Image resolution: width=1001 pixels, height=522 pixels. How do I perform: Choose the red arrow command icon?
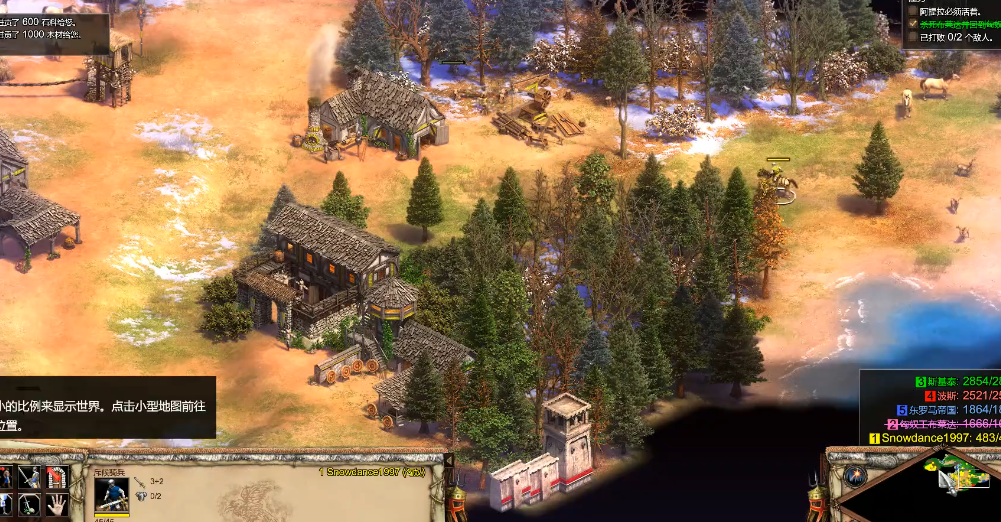click(x=58, y=477)
